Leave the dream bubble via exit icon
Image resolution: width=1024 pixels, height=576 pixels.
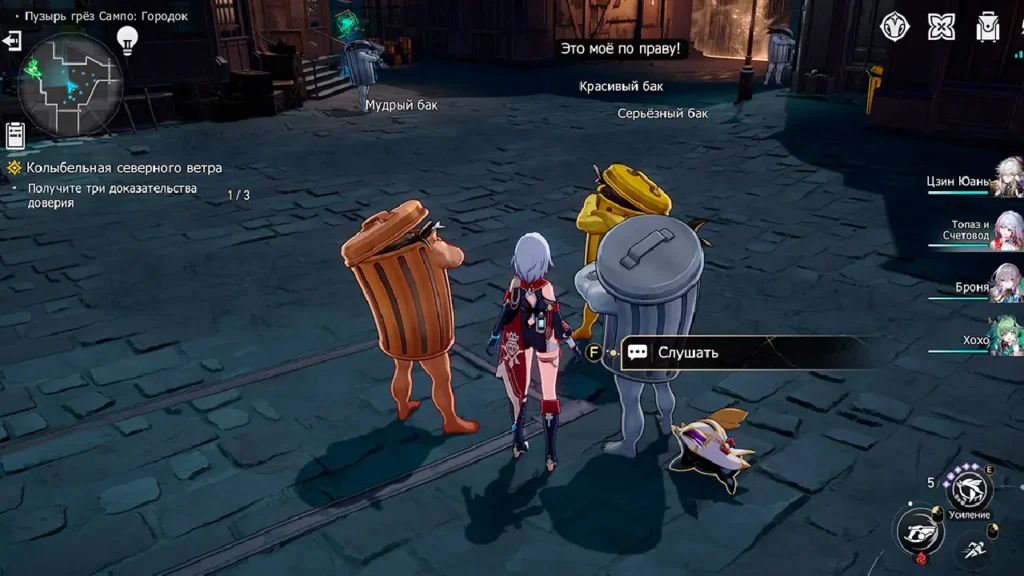point(12,41)
